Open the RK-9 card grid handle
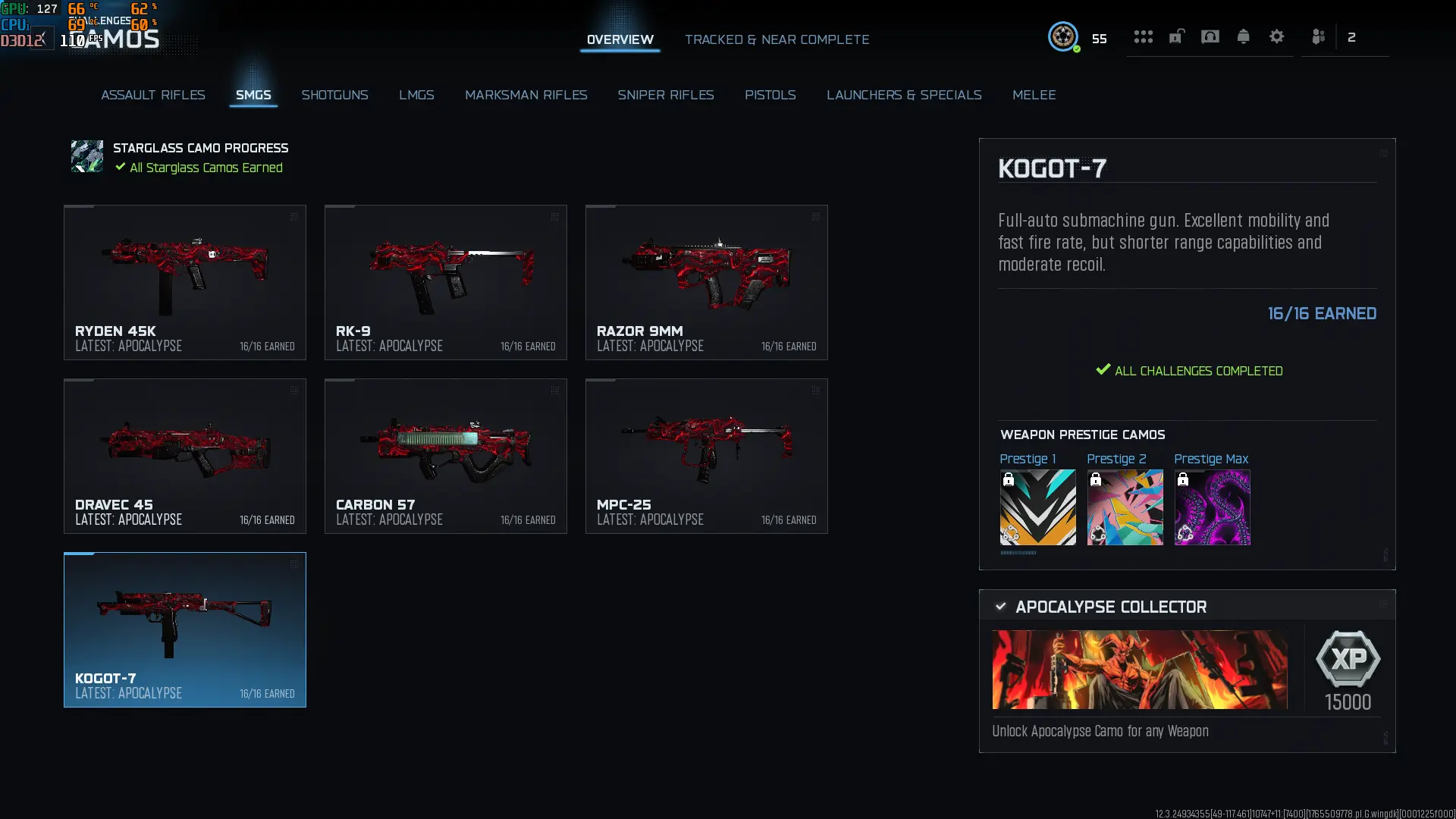This screenshot has height=819, width=1456. tap(556, 217)
